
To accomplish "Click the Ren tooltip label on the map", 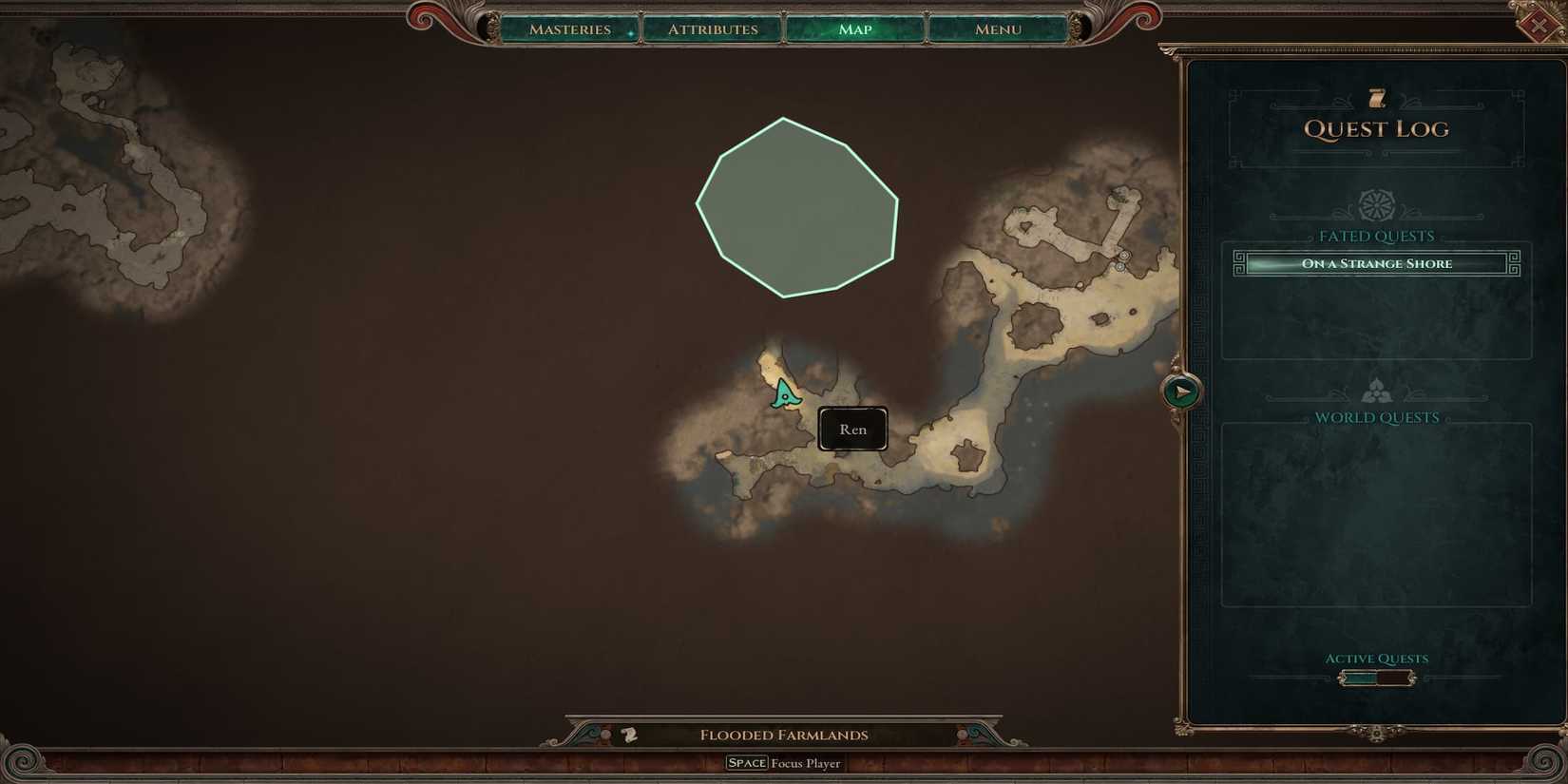I will (851, 429).
